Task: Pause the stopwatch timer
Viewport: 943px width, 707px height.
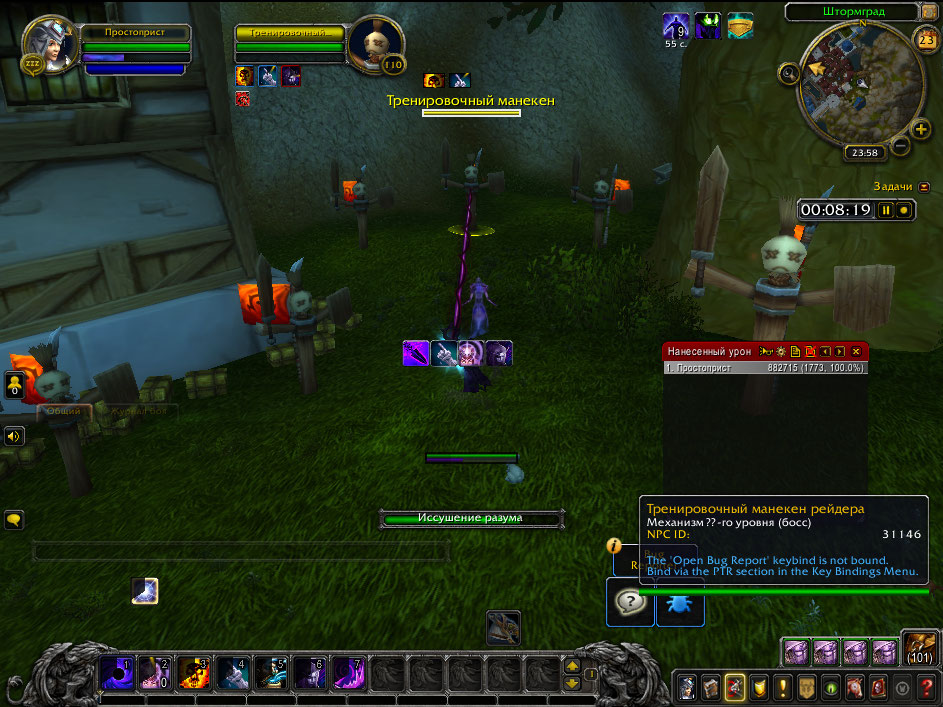Action: (885, 211)
